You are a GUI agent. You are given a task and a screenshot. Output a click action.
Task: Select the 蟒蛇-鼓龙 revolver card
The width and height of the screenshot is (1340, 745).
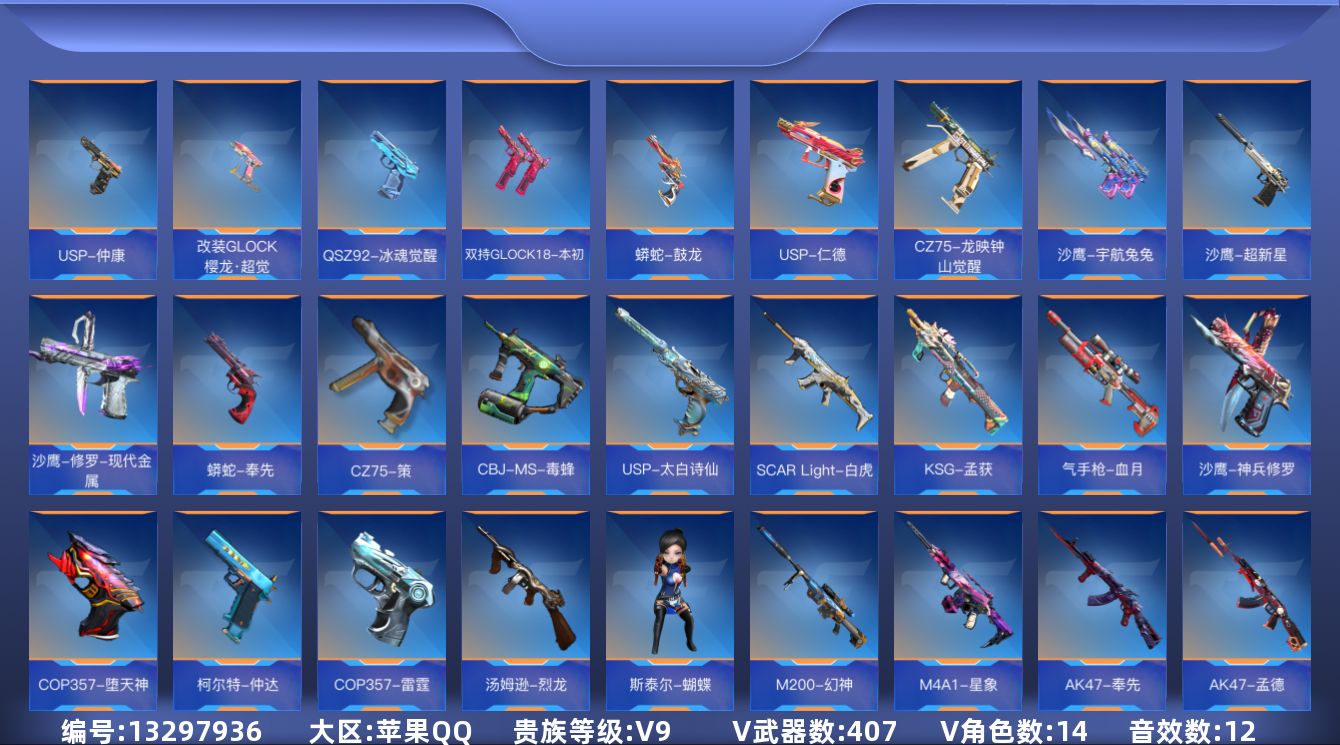click(669, 179)
